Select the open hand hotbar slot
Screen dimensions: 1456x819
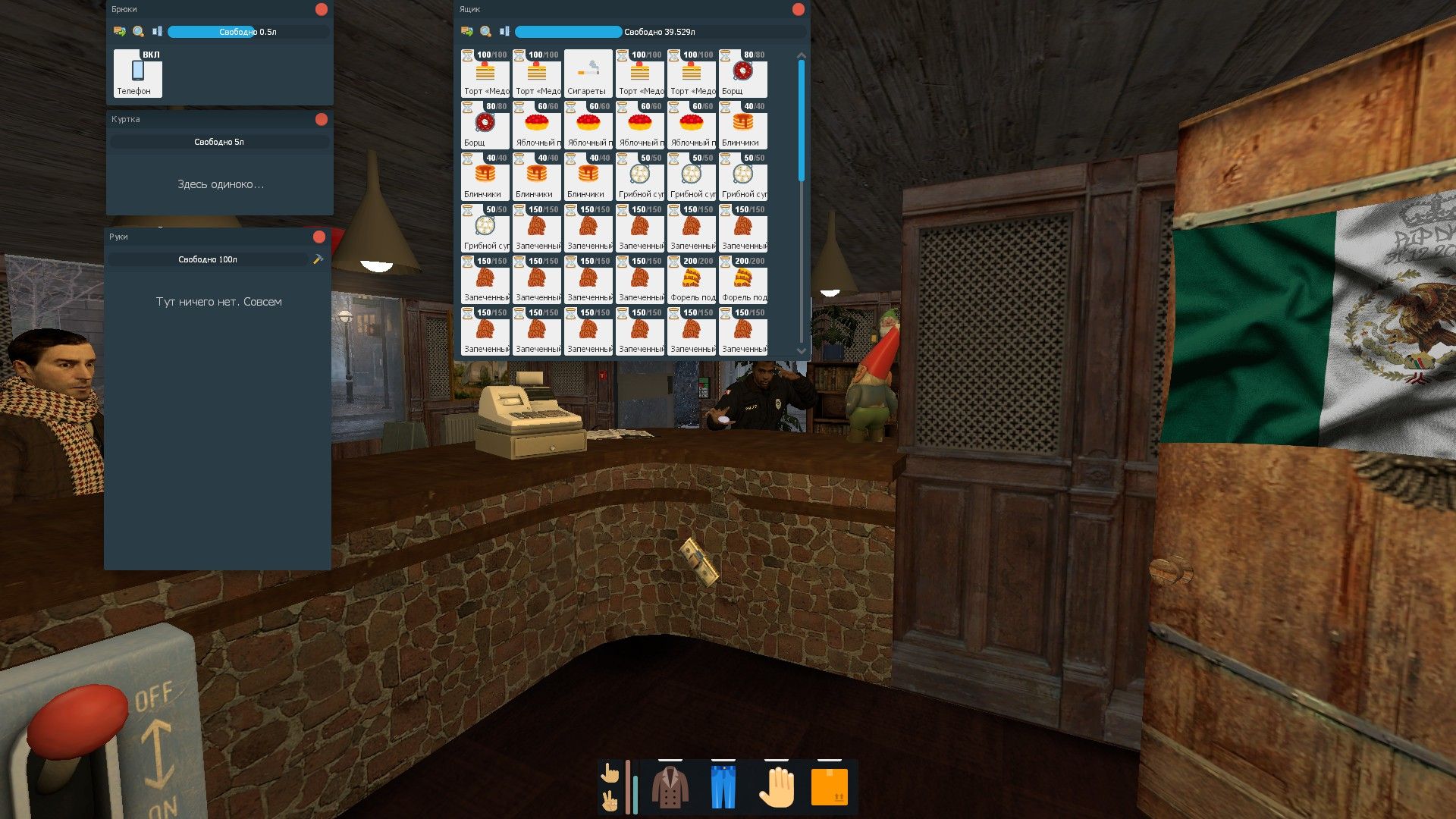click(777, 786)
